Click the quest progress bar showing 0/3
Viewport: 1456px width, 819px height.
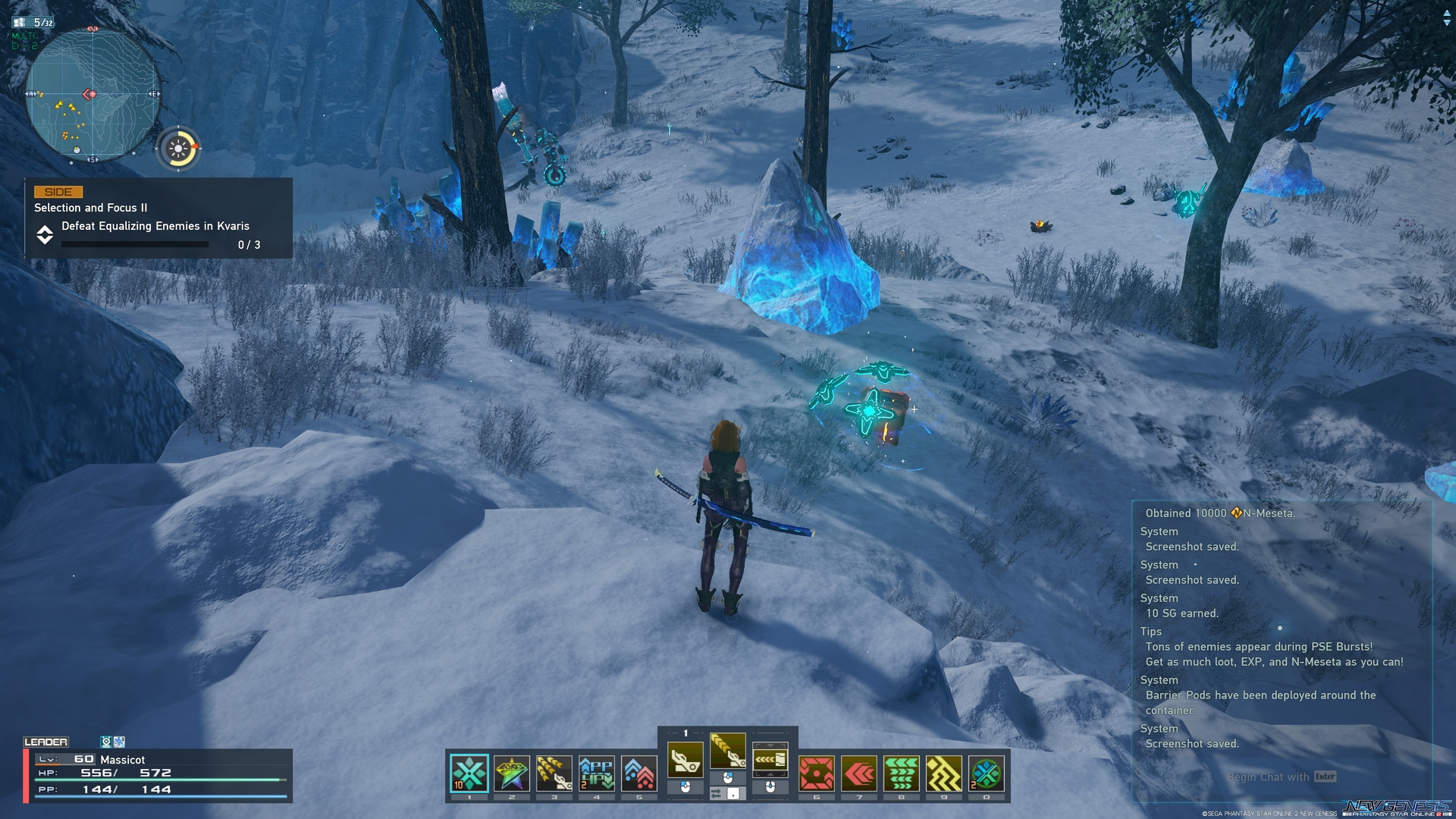tap(135, 244)
